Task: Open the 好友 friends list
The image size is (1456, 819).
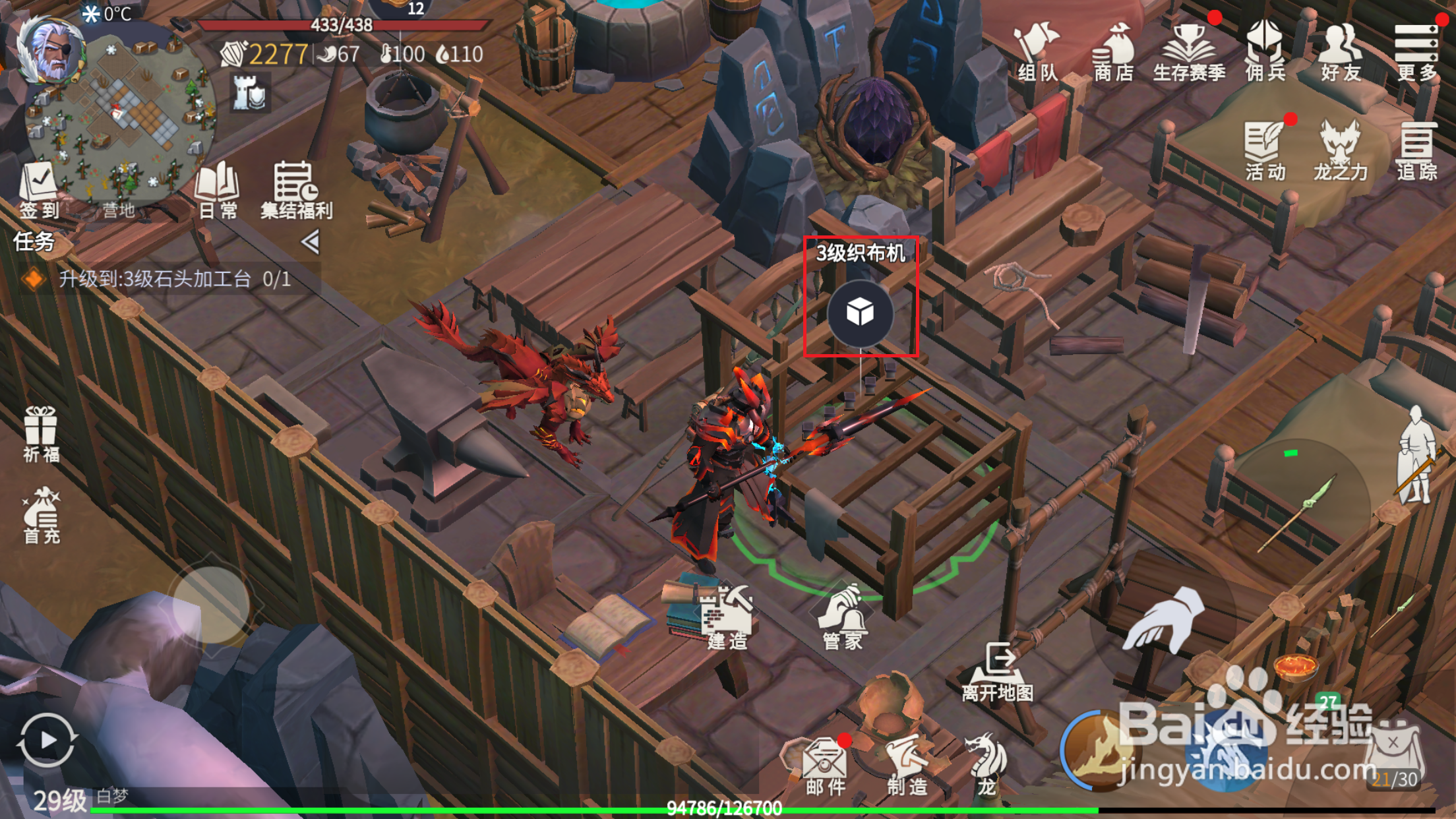Action: coord(1341,53)
